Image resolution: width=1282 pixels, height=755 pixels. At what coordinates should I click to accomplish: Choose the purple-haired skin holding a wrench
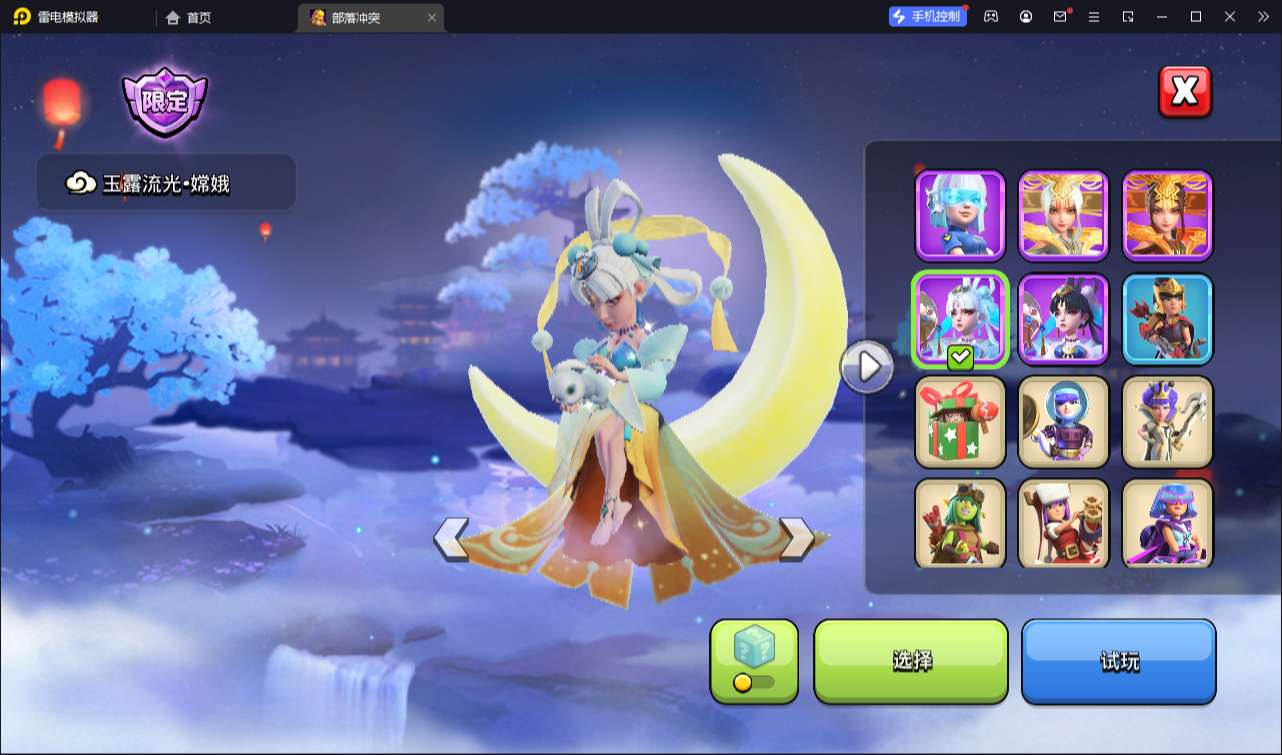1168,422
